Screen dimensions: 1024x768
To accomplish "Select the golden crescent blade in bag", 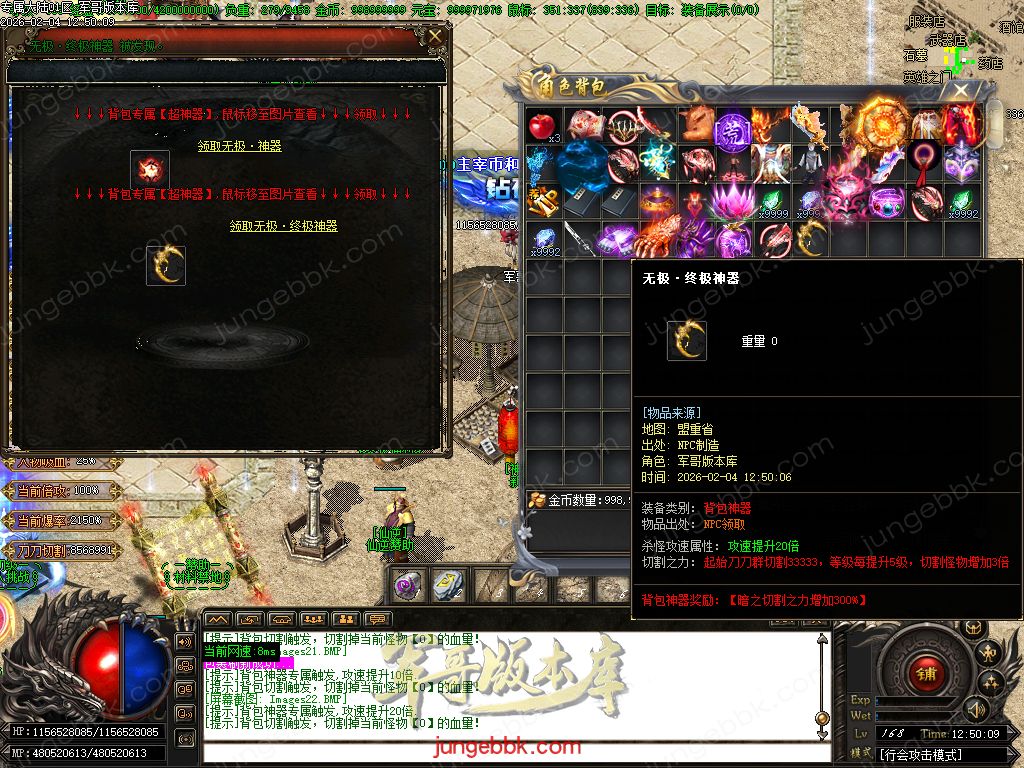I will point(810,239).
